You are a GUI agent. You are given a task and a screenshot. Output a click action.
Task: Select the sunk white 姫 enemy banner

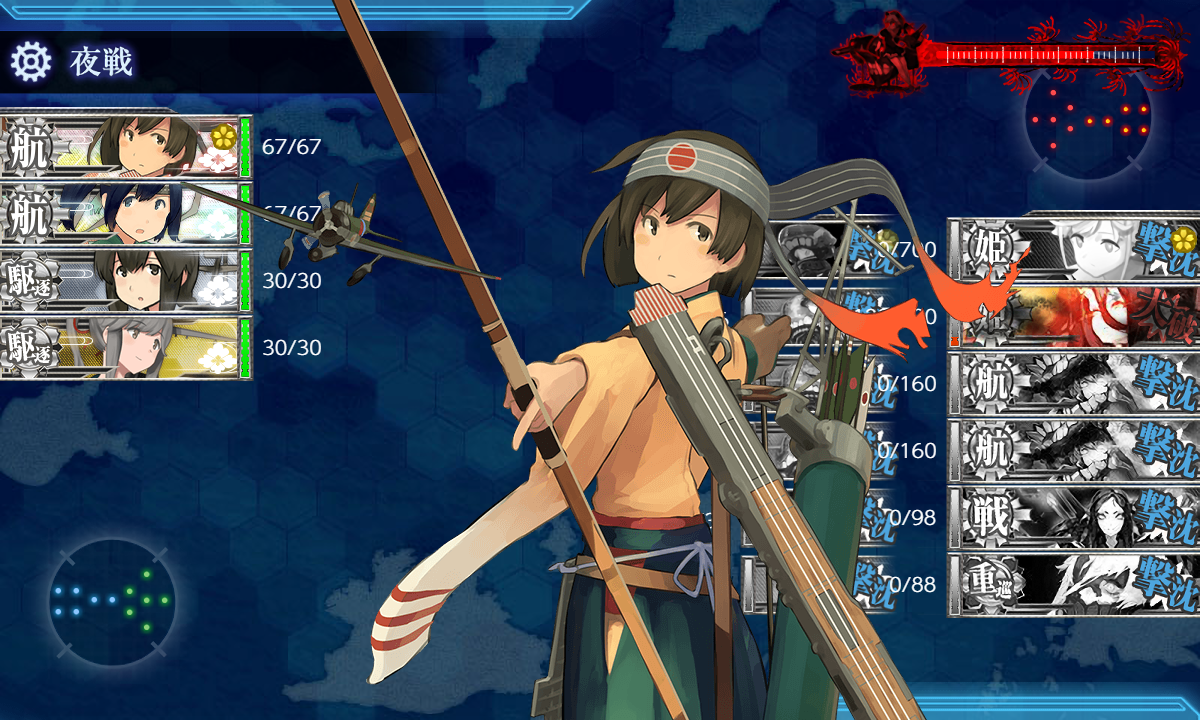coord(1074,249)
